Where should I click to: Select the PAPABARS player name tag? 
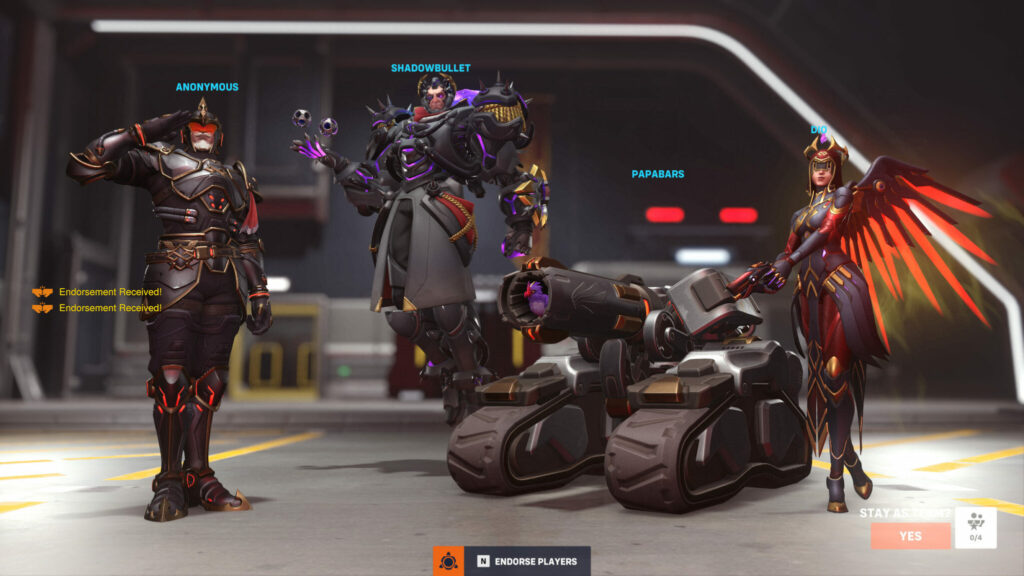pyautogui.click(x=657, y=174)
